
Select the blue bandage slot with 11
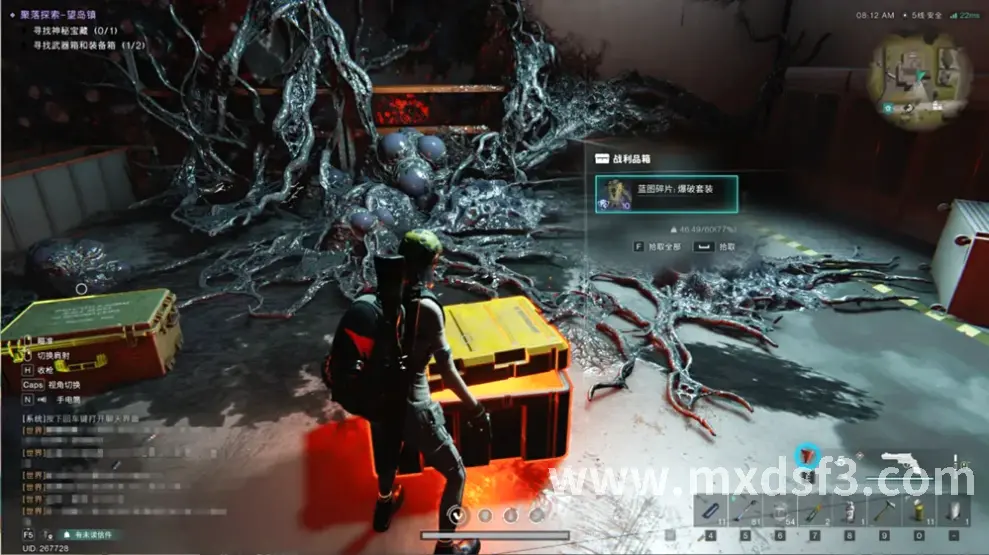709,511
